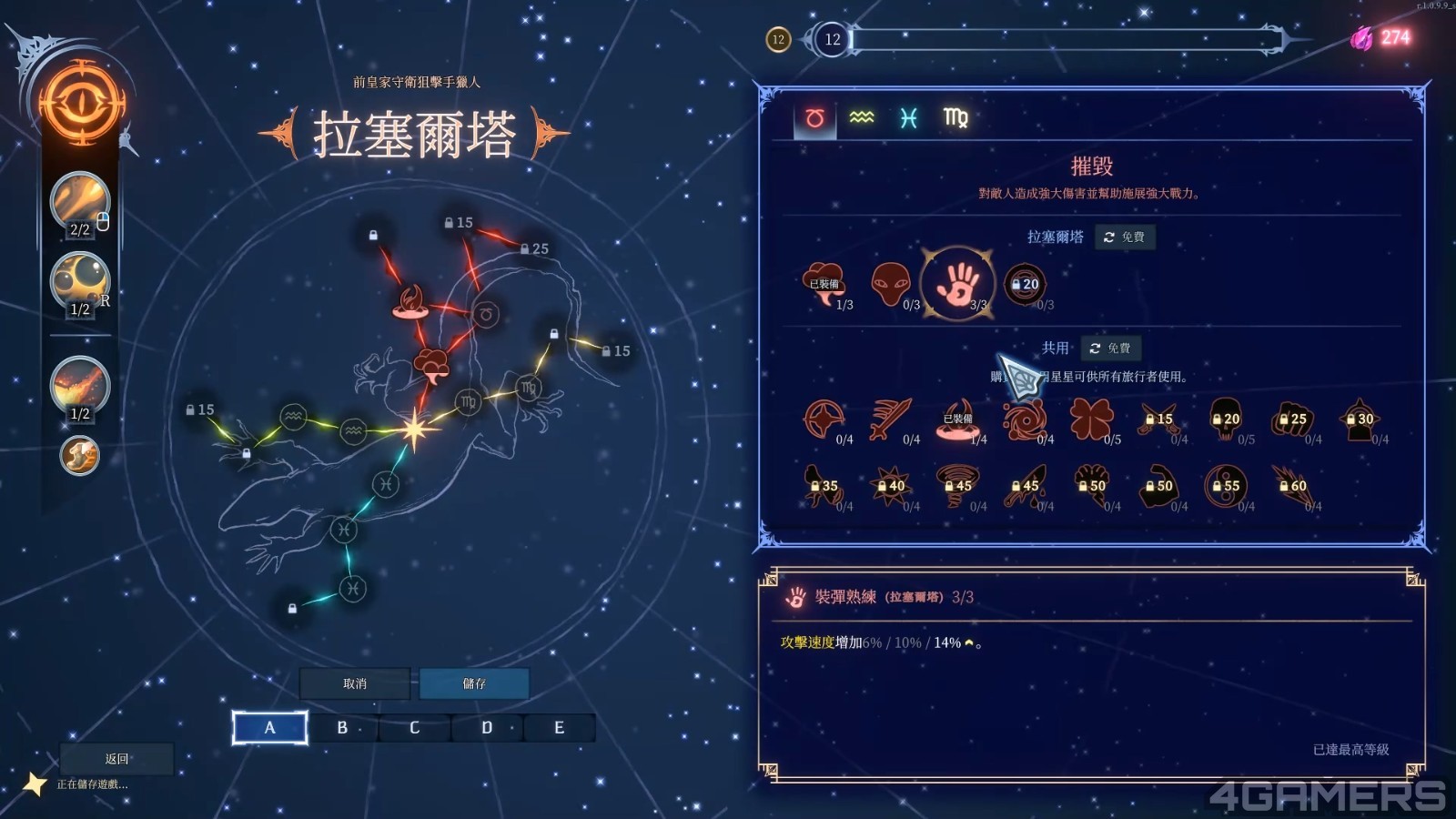Viewport: 1456px width, 819px height.
Task: Select the red sword shared talent
Action: click(890, 420)
